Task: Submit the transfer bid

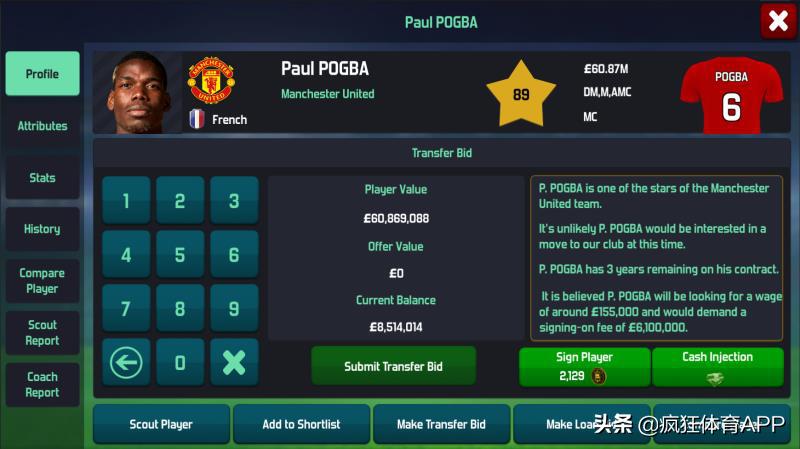Action: coord(393,366)
